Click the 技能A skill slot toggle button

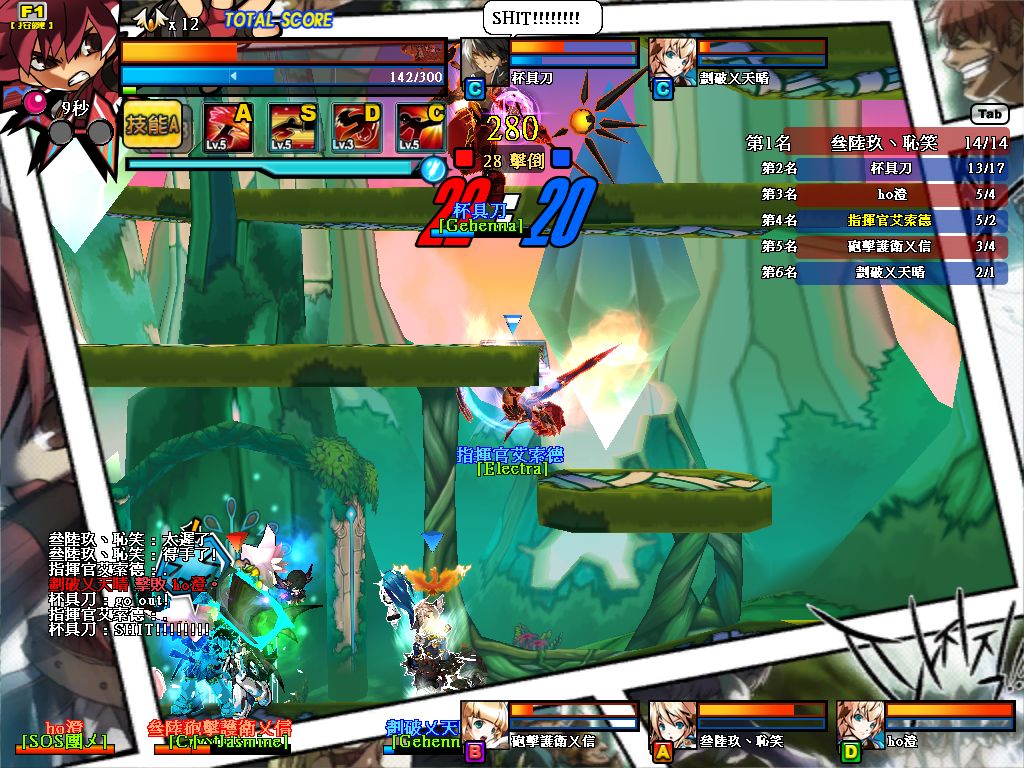click(x=152, y=125)
